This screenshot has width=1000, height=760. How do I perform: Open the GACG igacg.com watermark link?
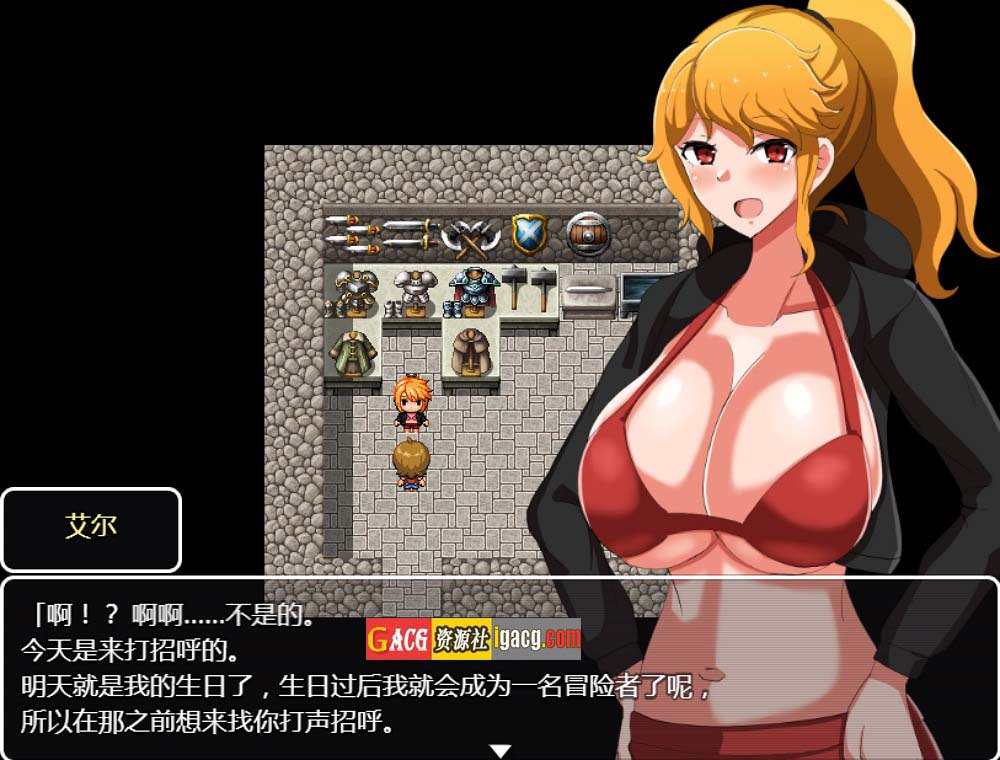coord(473,639)
